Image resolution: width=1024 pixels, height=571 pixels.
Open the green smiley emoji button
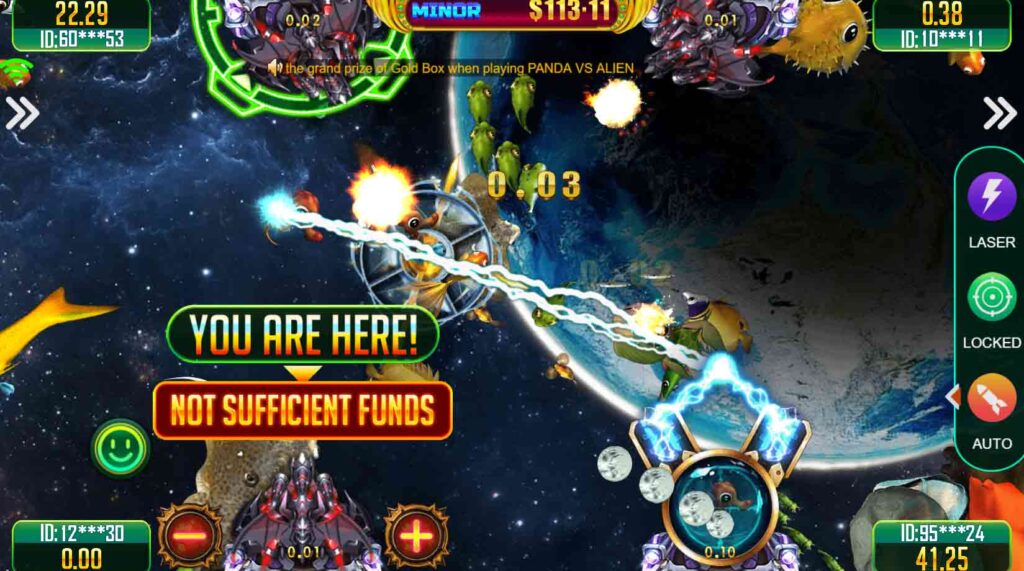click(120, 447)
